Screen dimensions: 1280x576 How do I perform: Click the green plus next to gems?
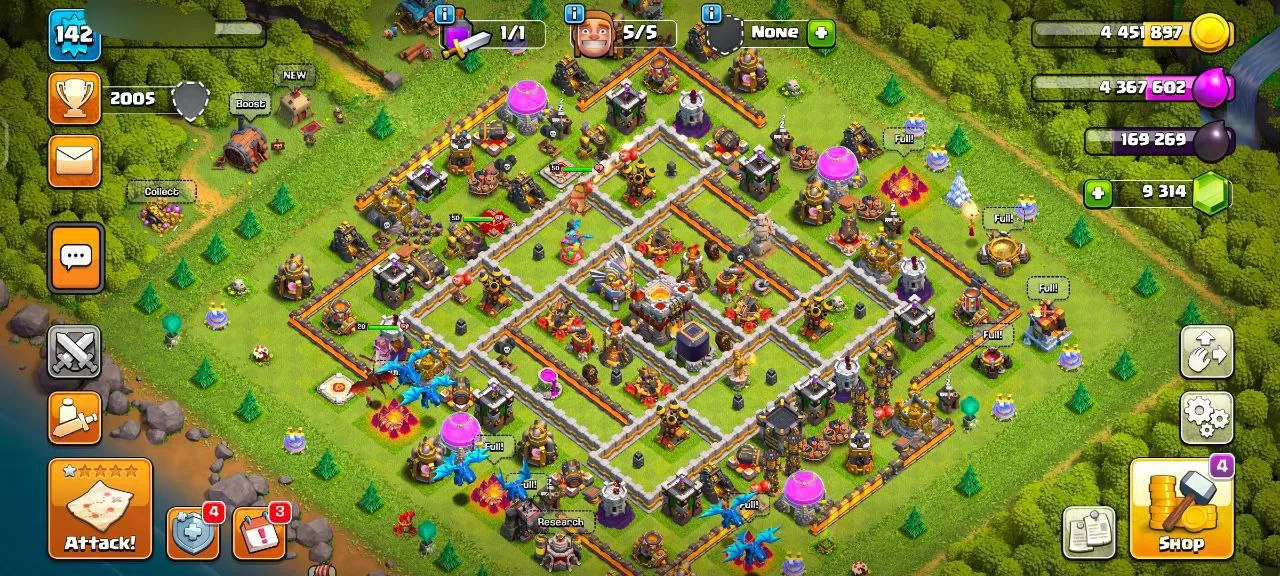click(1099, 192)
